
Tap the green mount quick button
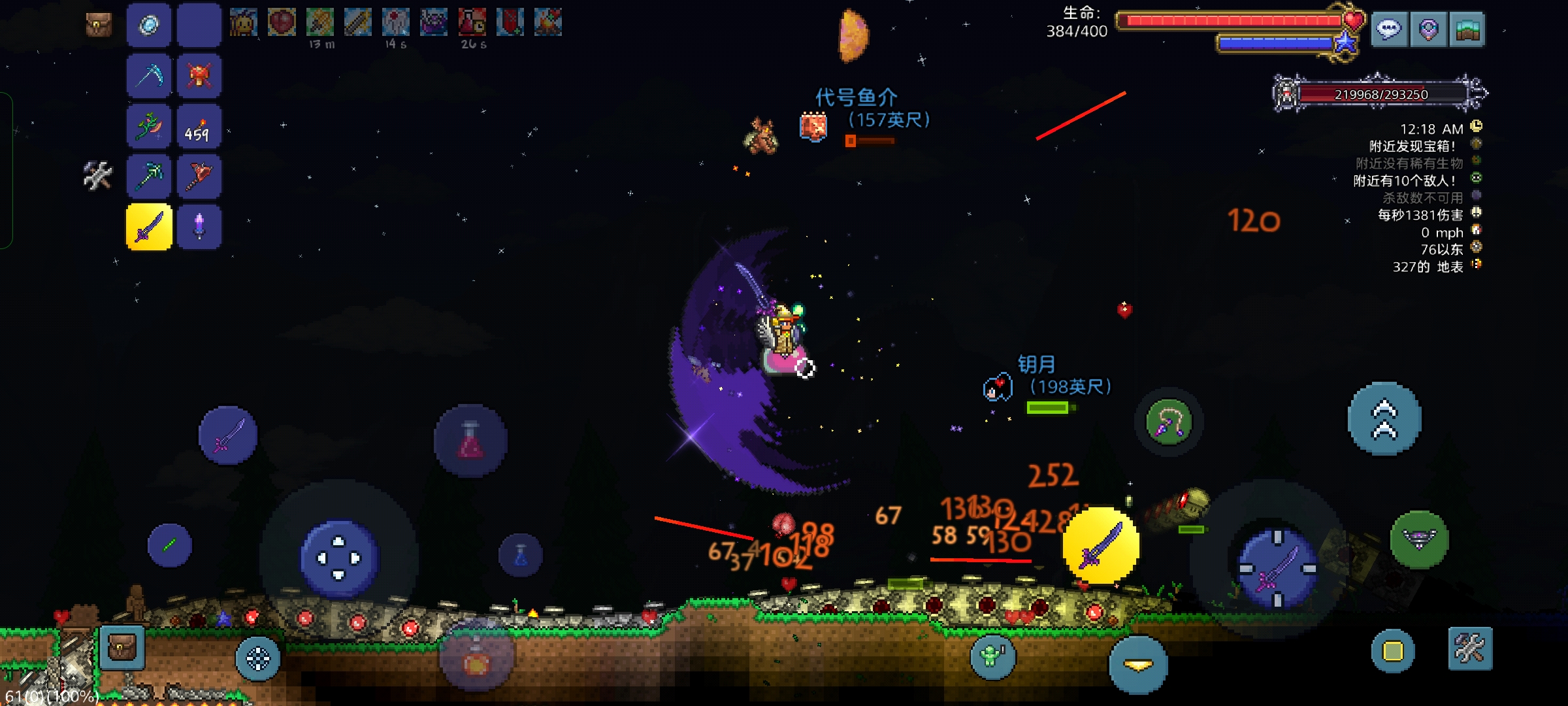point(1419,539)
